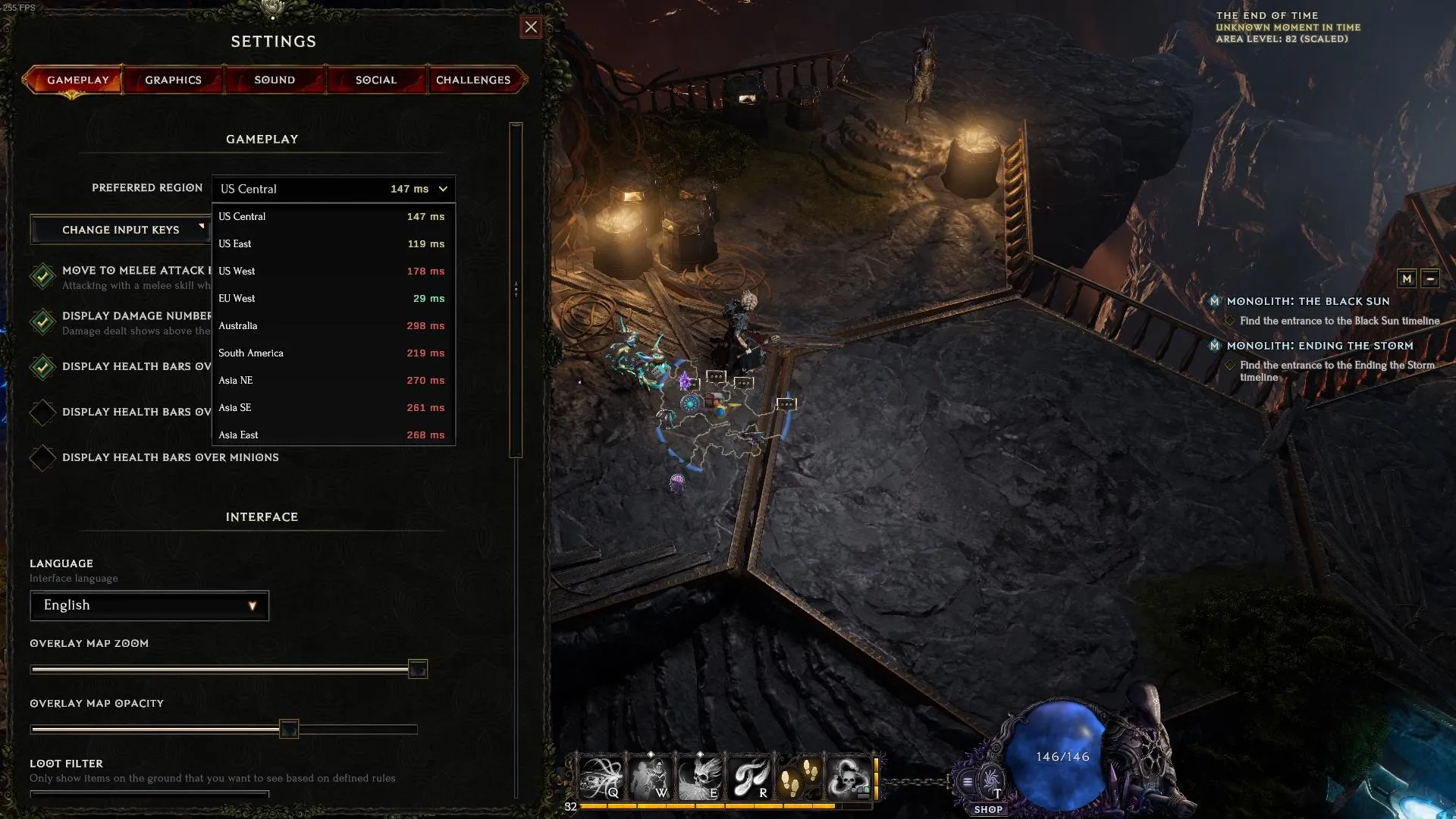This screenshot has height=819, width=1456.
Task: Toggle Move to Melee Attack checkbox
Action: (x=42, y=276)
